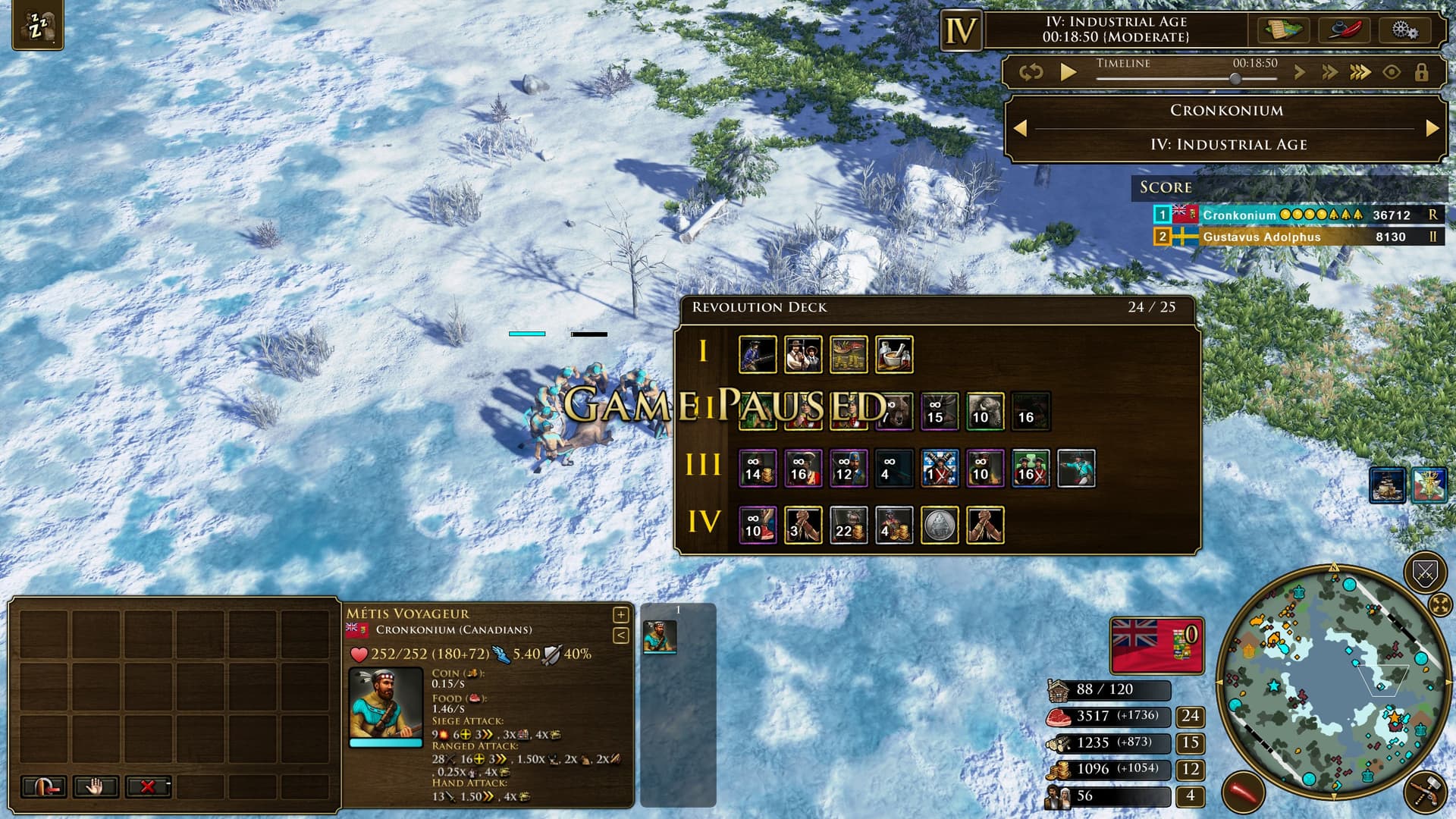Viewport: 1456px width, 819px height.
Task: Open the map scroll objectives button
Action: coord(1282,30)
